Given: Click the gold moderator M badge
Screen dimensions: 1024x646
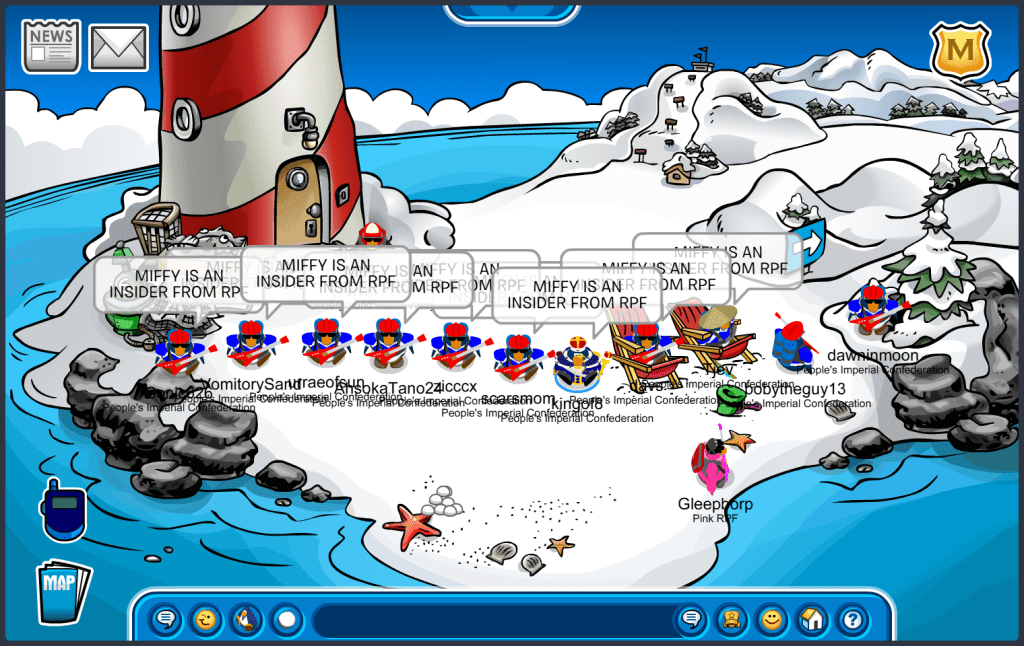Looking at the screenshot, I should (x=960, y=50).
